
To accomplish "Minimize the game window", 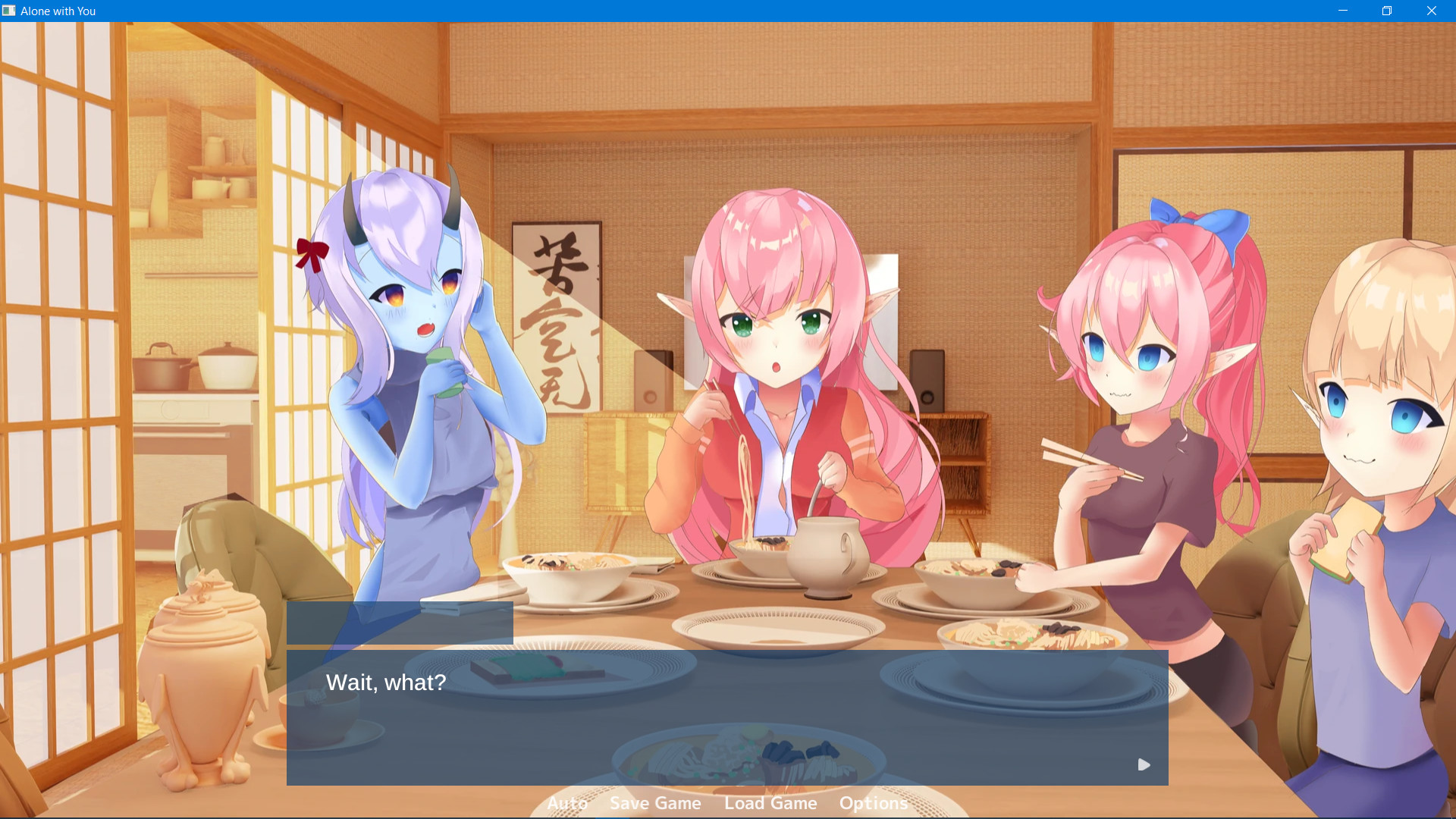I will pos(1343,11).
